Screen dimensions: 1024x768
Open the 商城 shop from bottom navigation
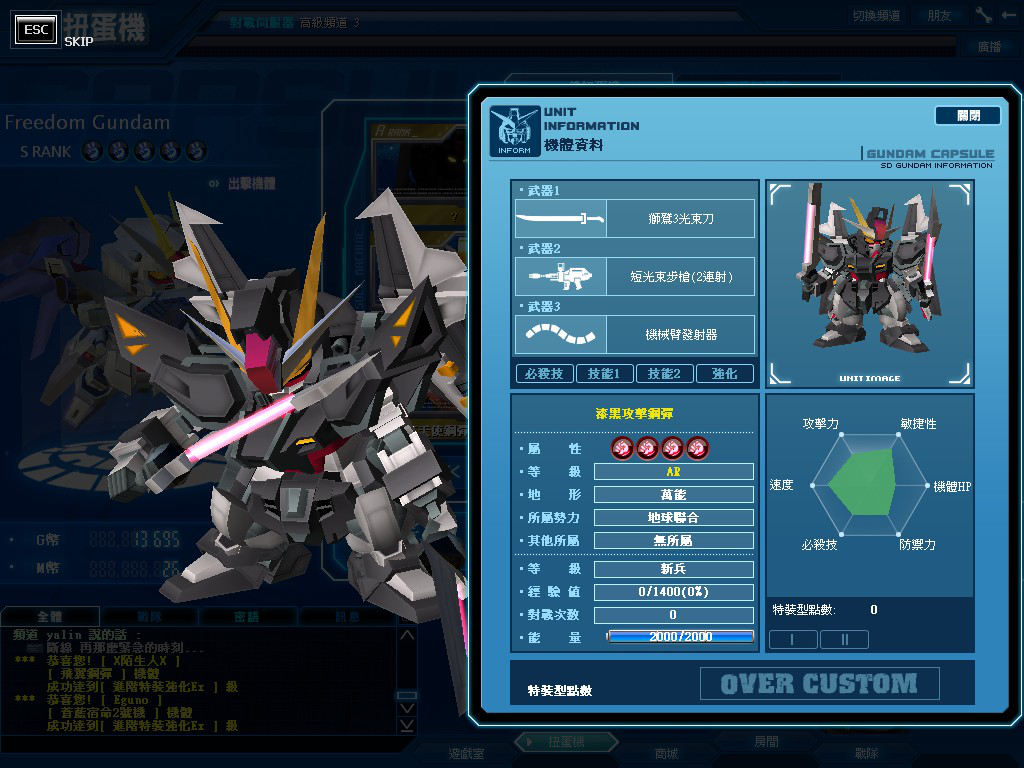click(665, 753)
